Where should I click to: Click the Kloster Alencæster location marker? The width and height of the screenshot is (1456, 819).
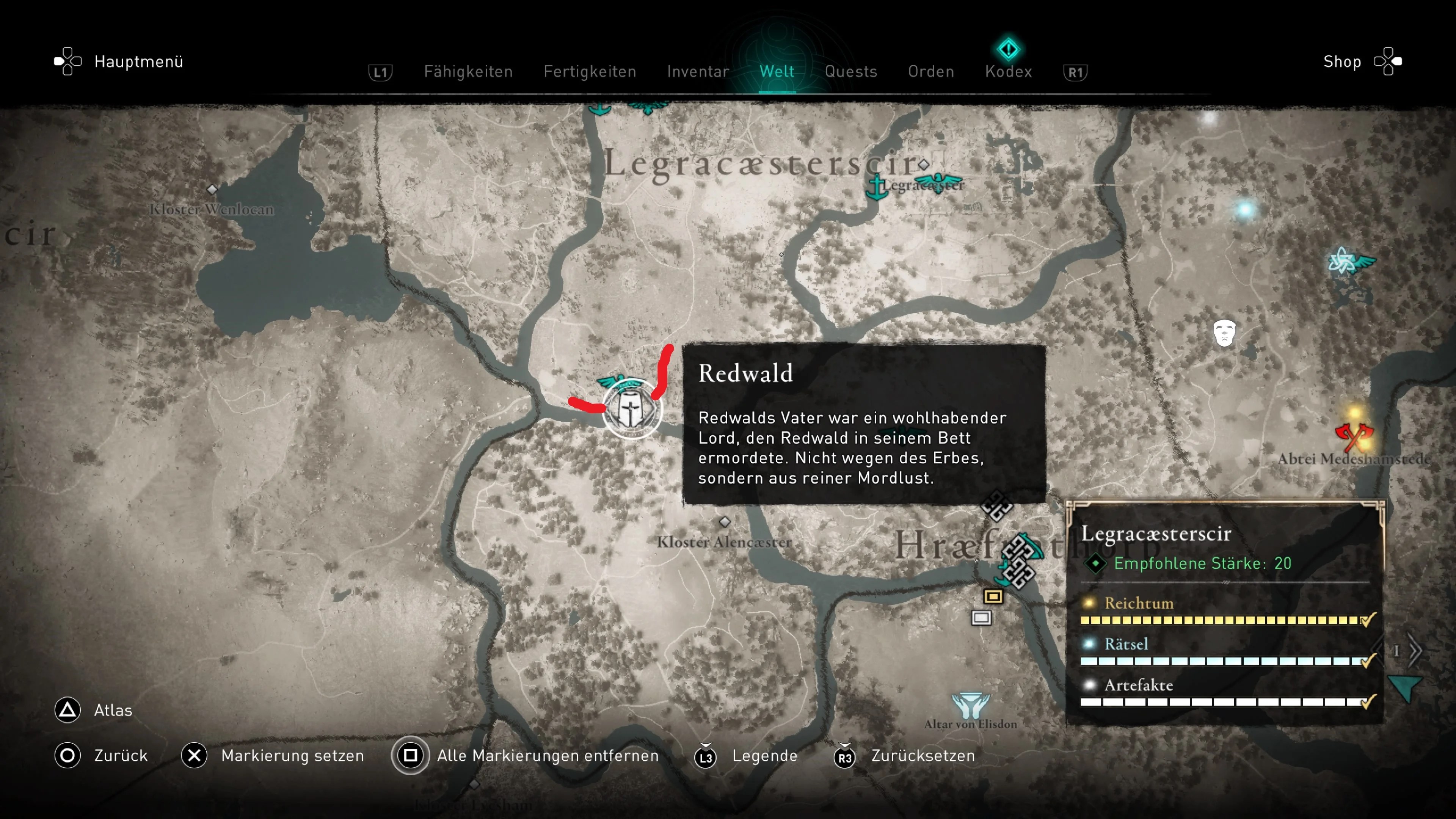point(725,522)
